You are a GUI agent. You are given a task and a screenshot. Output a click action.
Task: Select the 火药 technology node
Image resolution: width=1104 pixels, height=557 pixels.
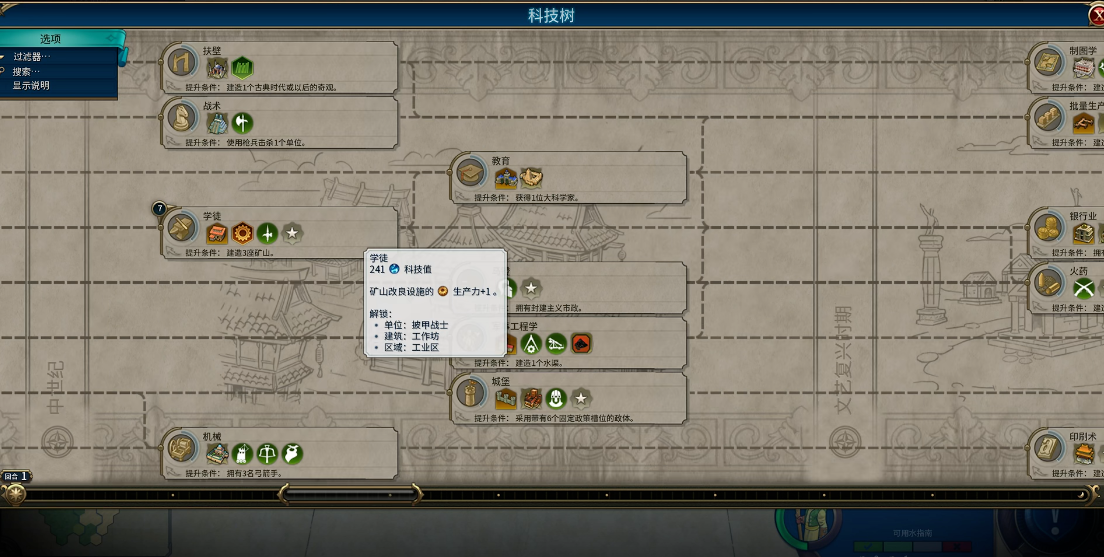1048,283
